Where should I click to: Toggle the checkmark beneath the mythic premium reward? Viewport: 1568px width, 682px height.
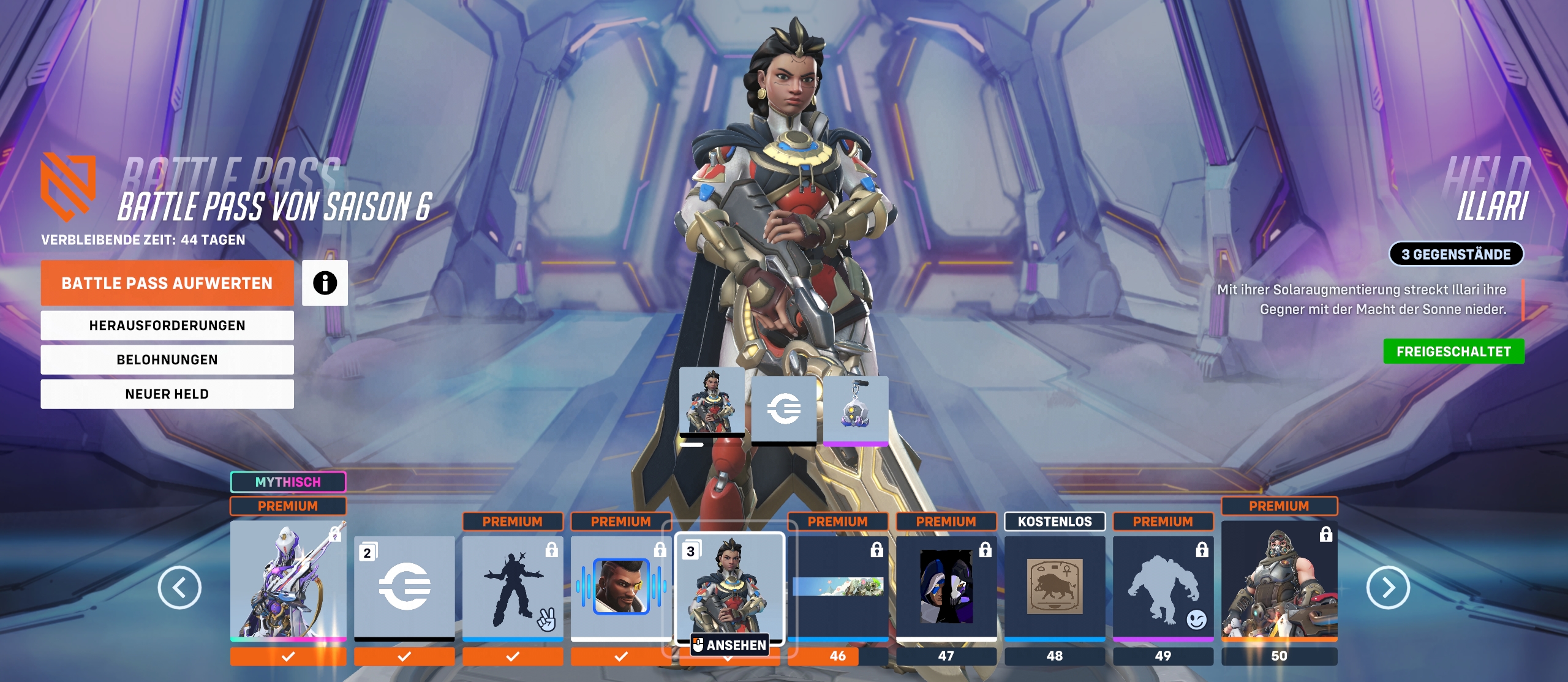[288, 656]
